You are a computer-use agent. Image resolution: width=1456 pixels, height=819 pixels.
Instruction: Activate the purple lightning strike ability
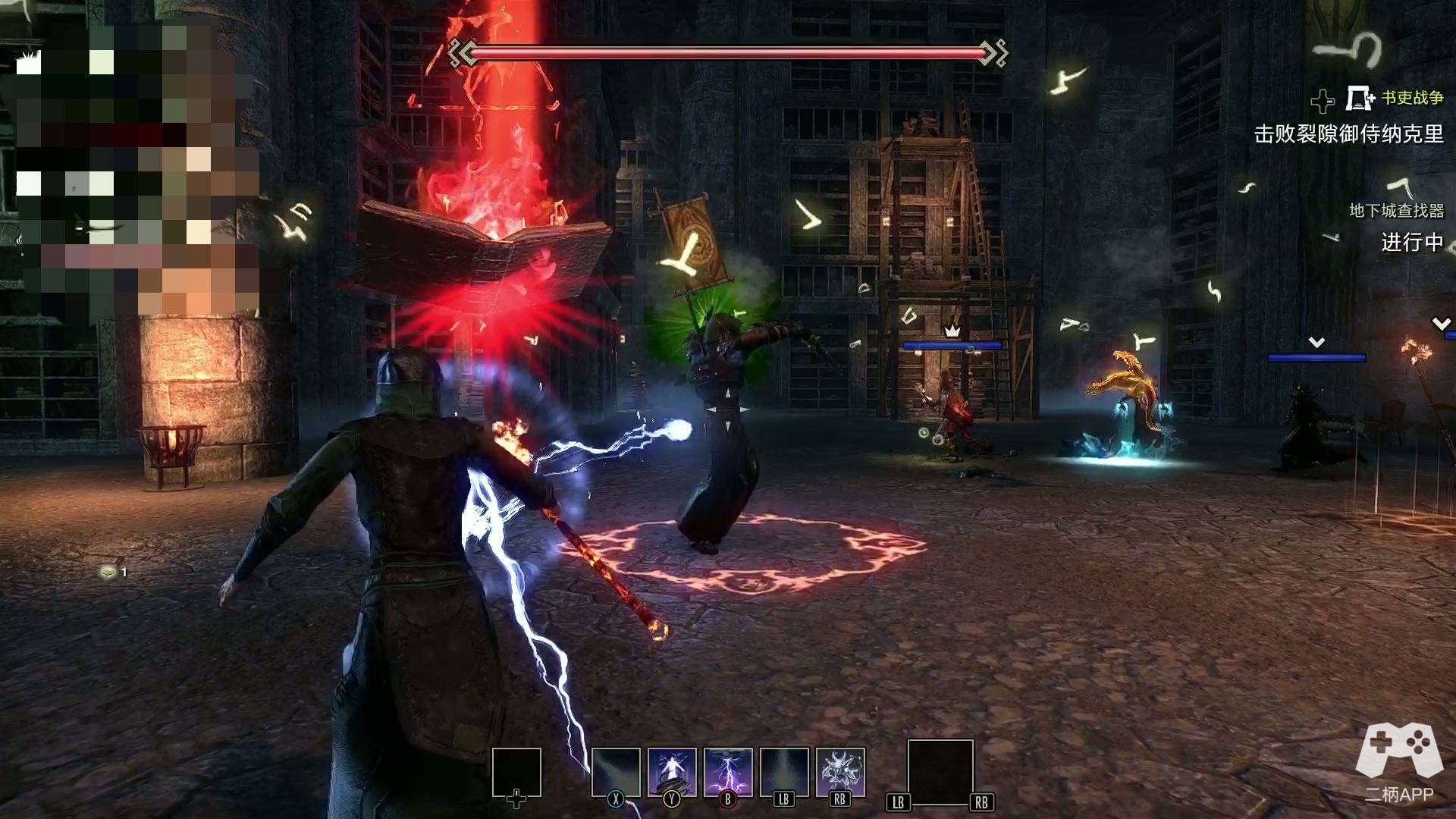point(728,772)
